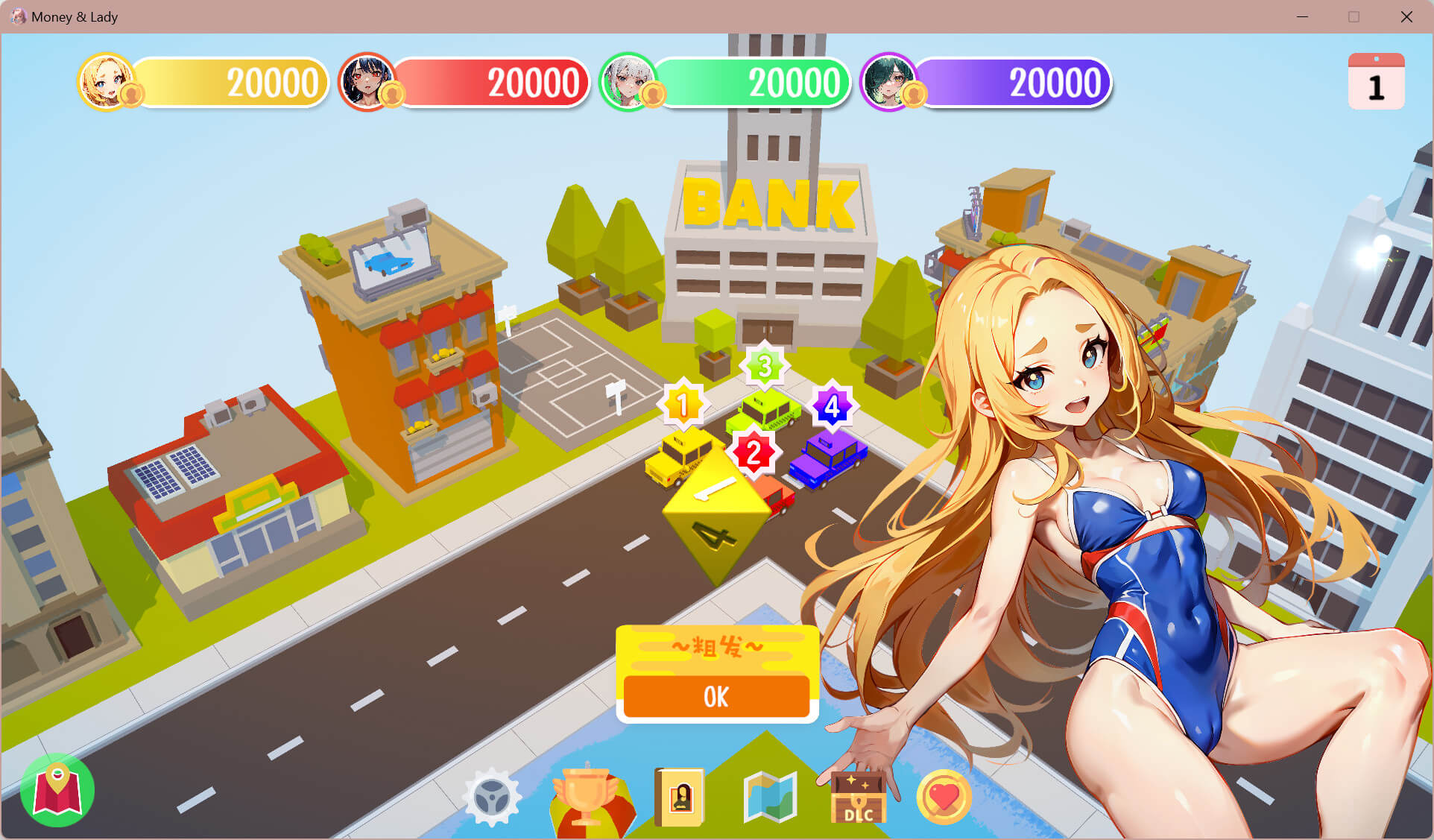Confirm with the orange OK button

pyautogui.click(x=716, y=697)
